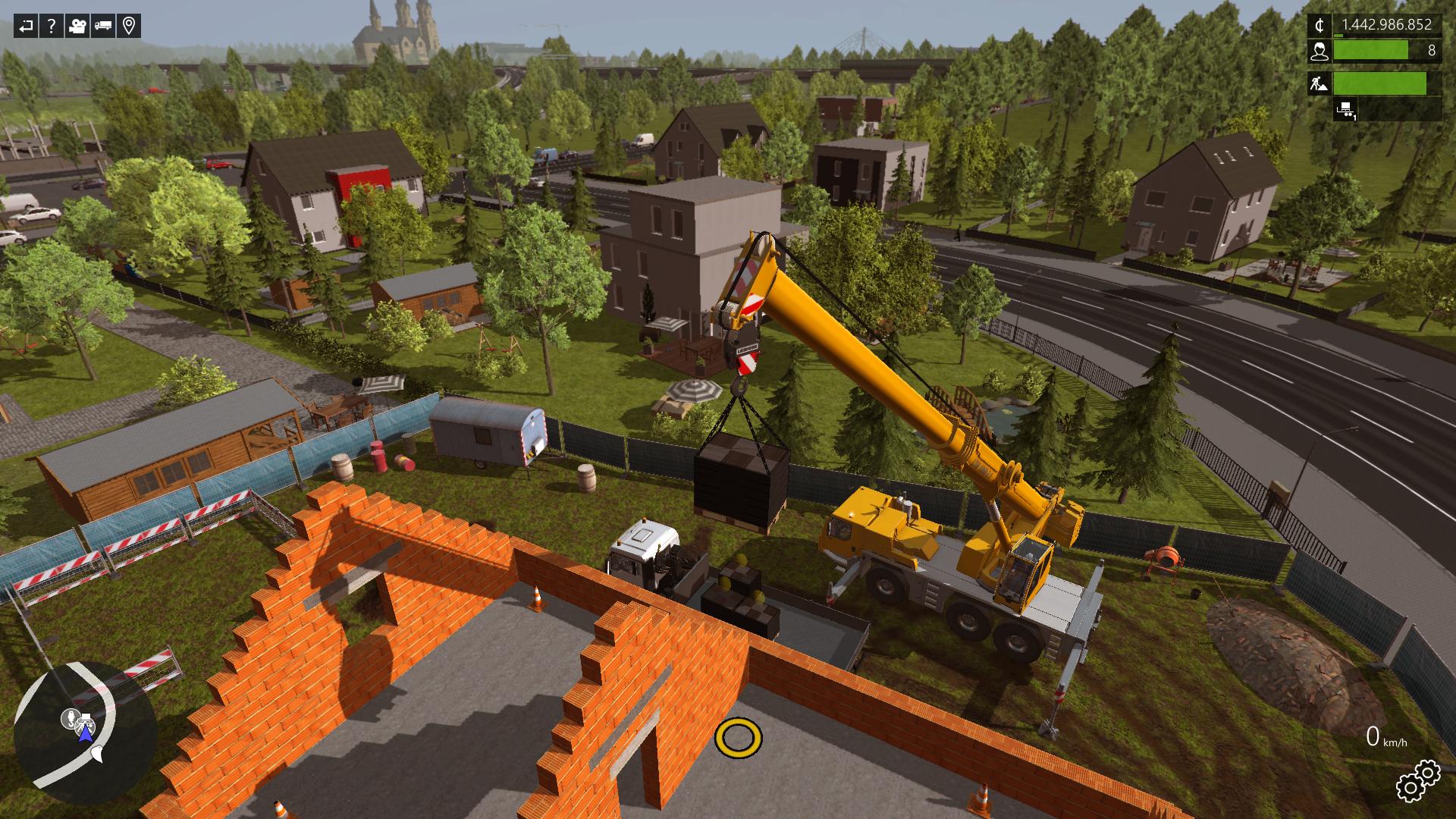The image size is (1456, 819).
Task: Click the return arrow button
Action: tap(27, 27)
